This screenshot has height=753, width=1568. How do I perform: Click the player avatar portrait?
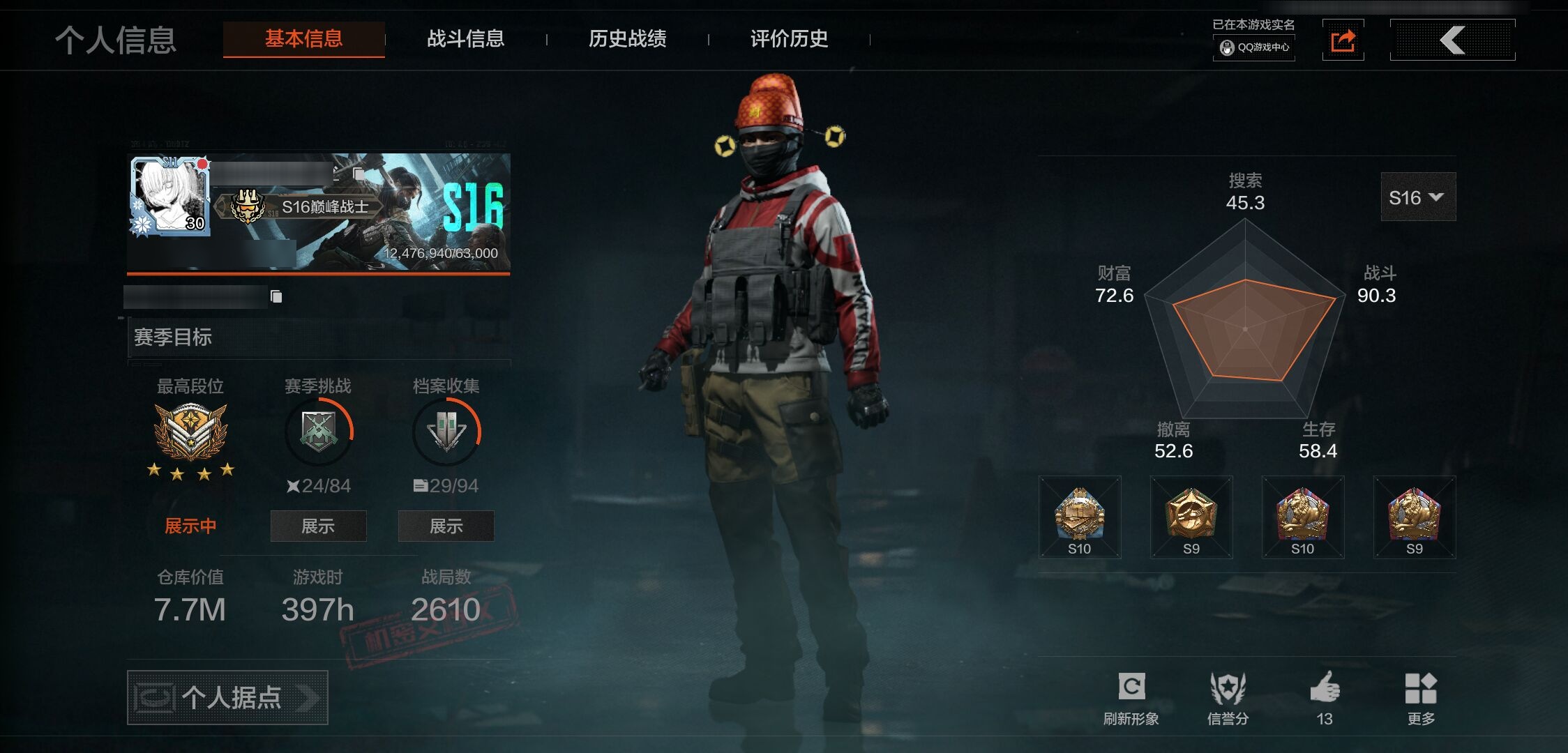[x=170, y=196]
